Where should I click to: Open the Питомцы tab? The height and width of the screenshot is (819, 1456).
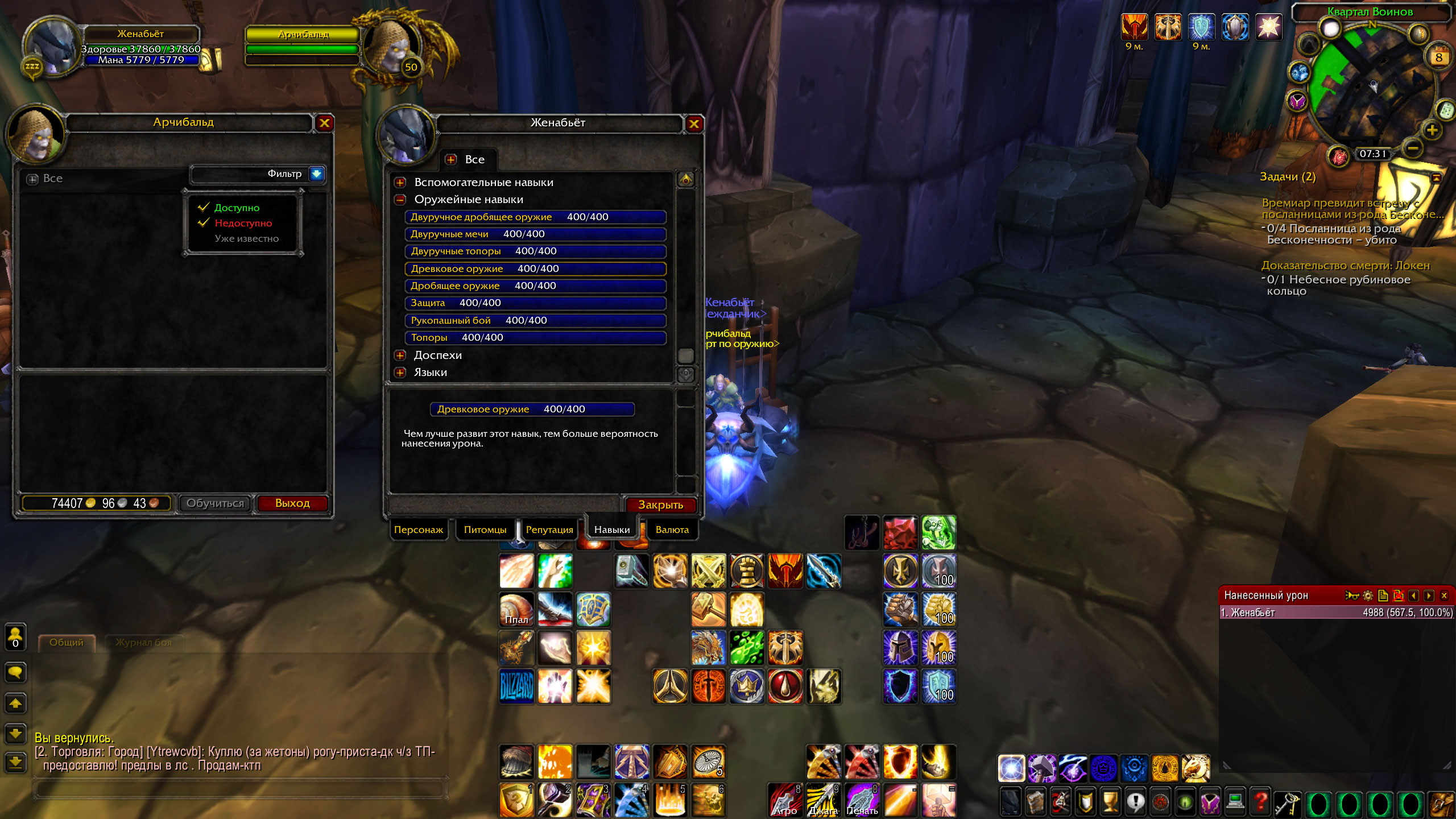[485, 530]
